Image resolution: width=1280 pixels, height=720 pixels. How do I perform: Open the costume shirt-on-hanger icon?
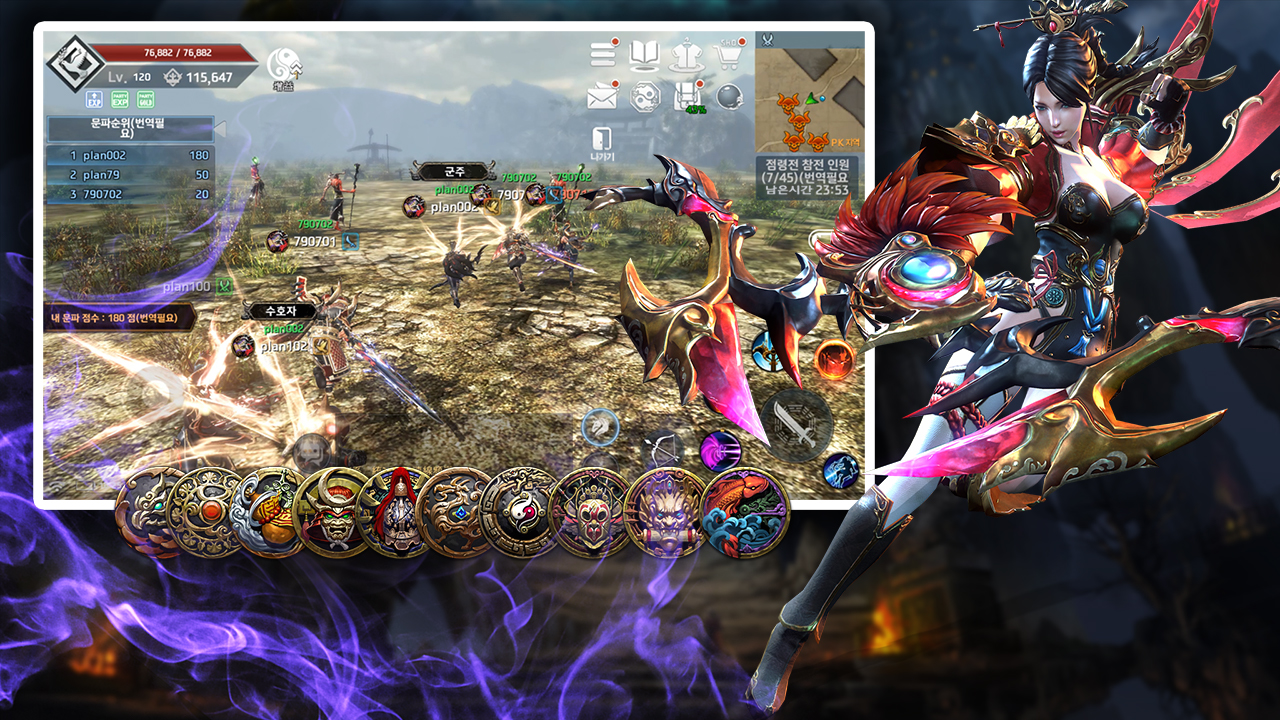tap(687, 54)
